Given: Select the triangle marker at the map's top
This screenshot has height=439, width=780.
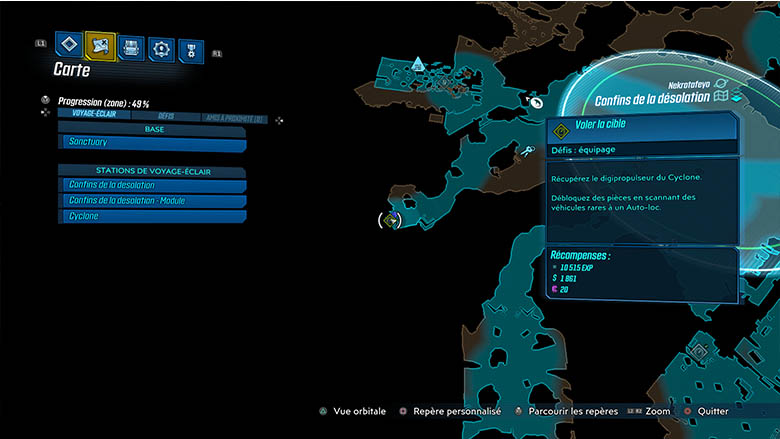Looking at the screenshot, I should 418,63.
